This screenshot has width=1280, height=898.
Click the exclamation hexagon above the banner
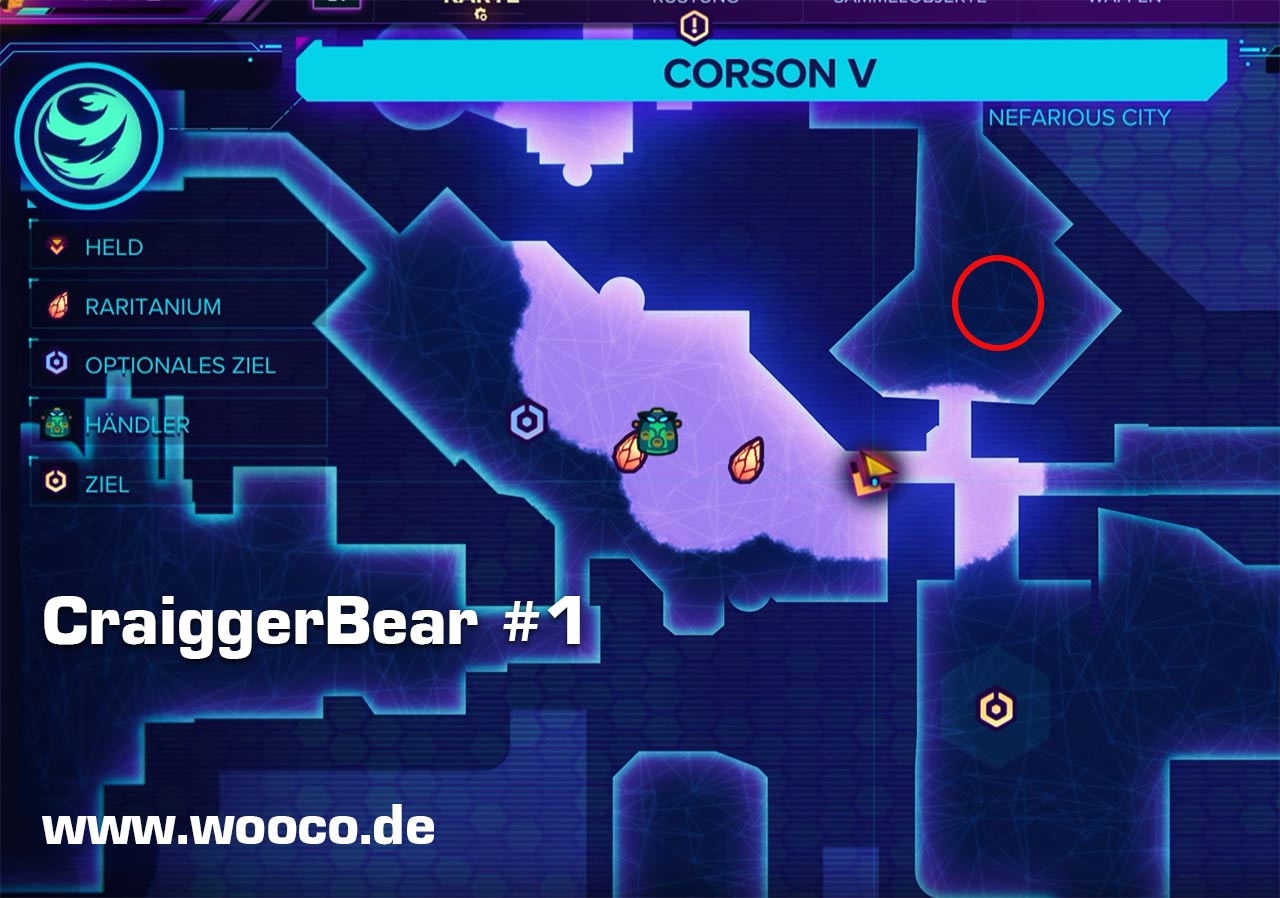click(693, 26)
